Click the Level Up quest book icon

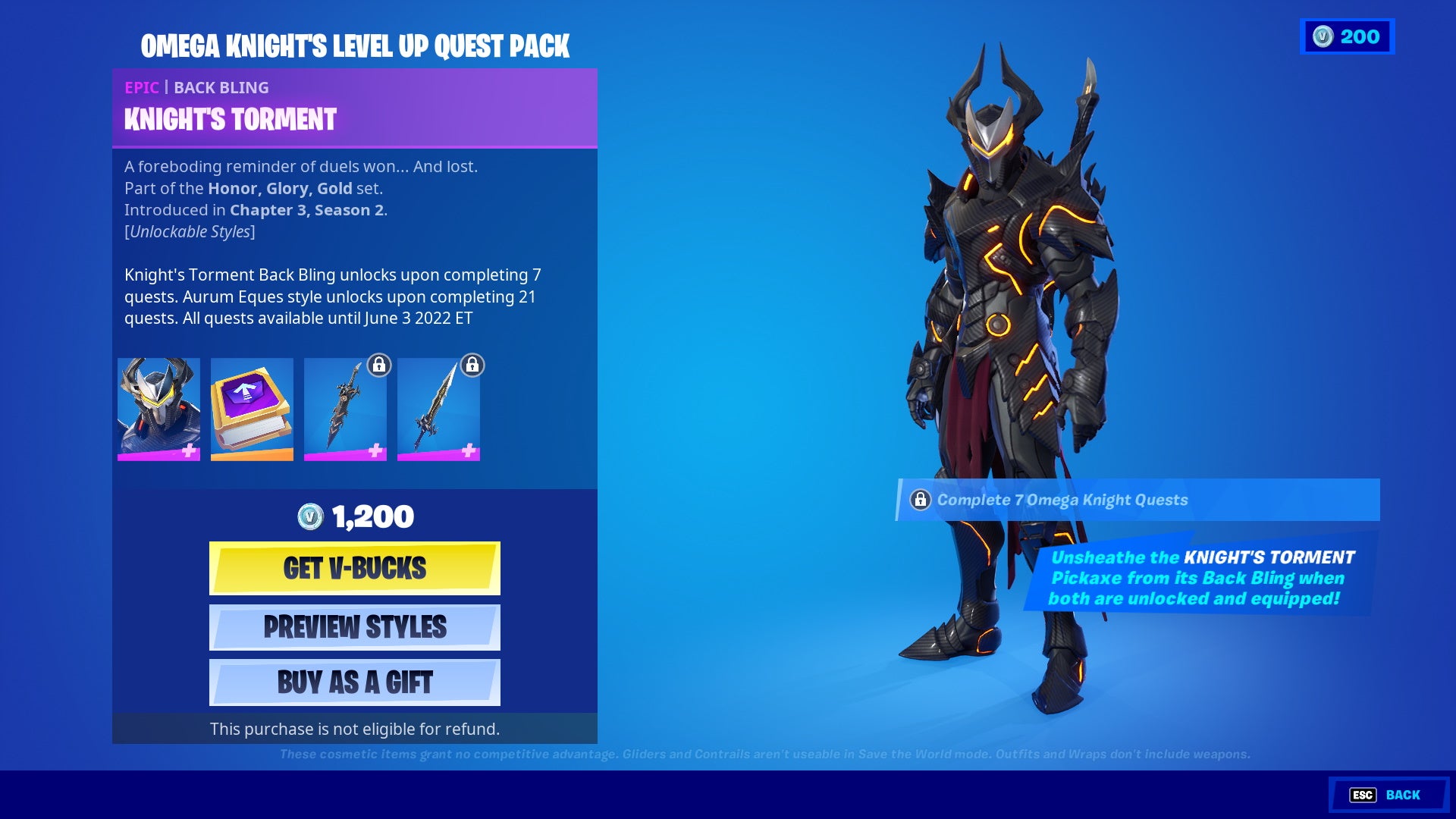coord(252,409)
